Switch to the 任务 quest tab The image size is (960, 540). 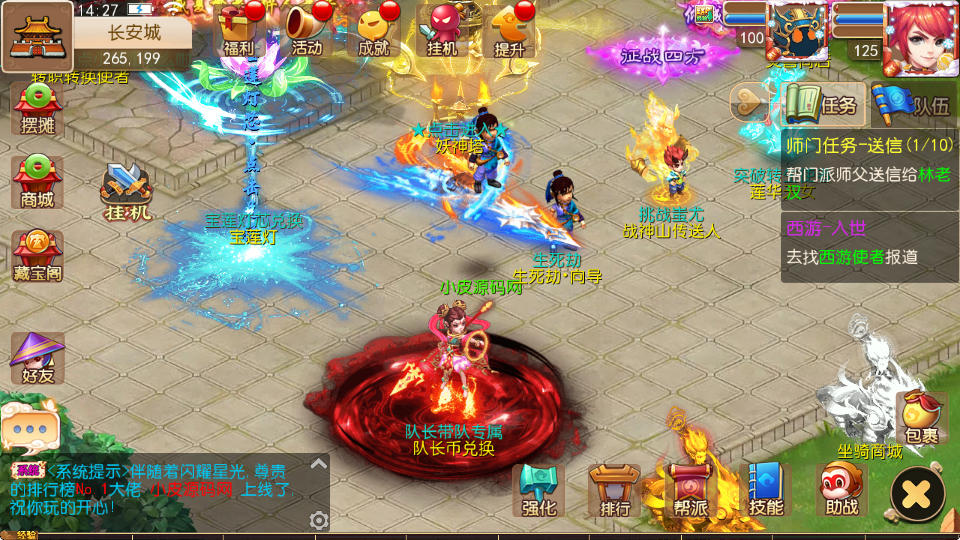click(x=822, y=104)
